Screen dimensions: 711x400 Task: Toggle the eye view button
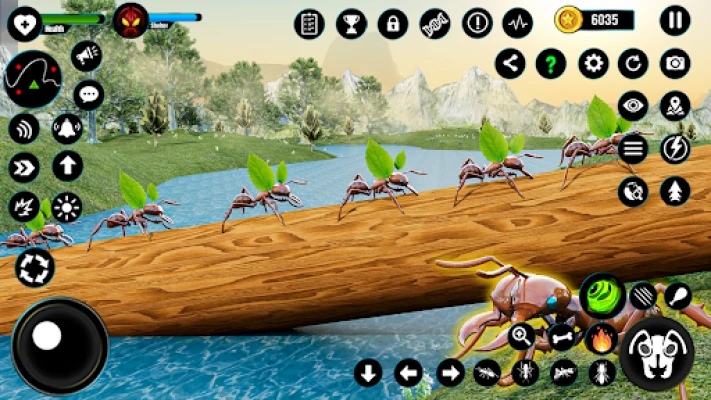point(632,105)
